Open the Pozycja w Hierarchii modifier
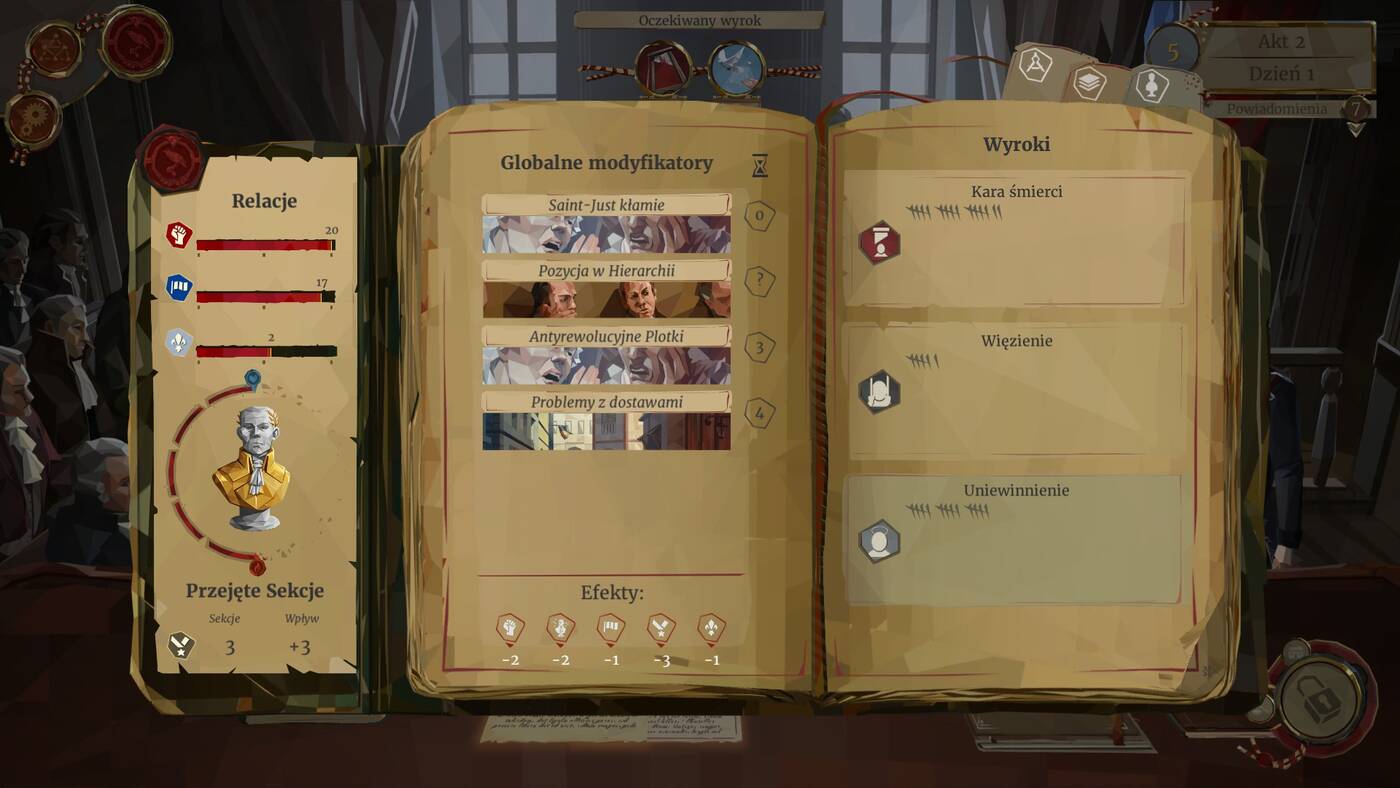Viewport: 1400px width, 788px height. click(x=606, y=289)
